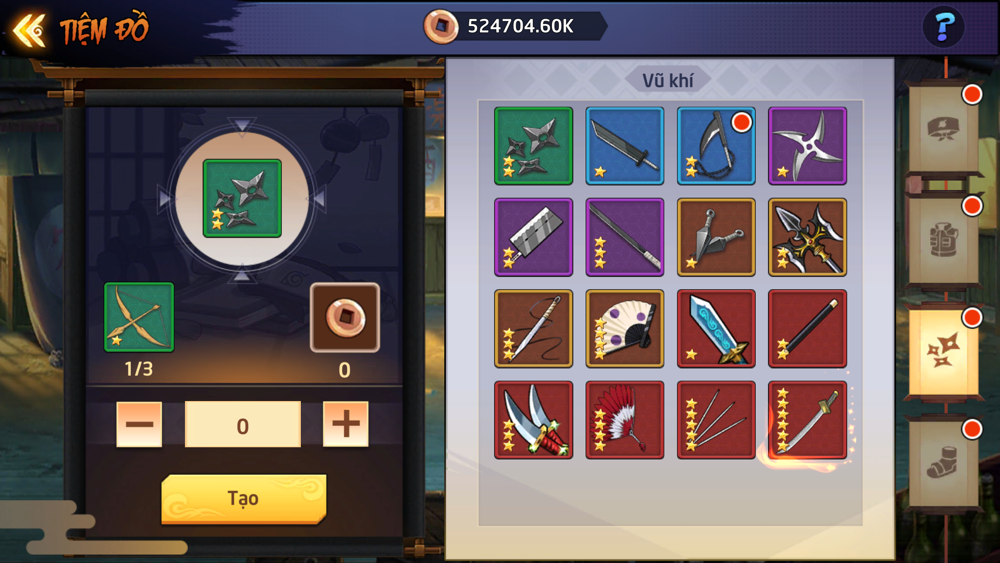1000x563 pixels.
Task: Decrease craft quantity with the minus button
Action: tap(139, 425)
